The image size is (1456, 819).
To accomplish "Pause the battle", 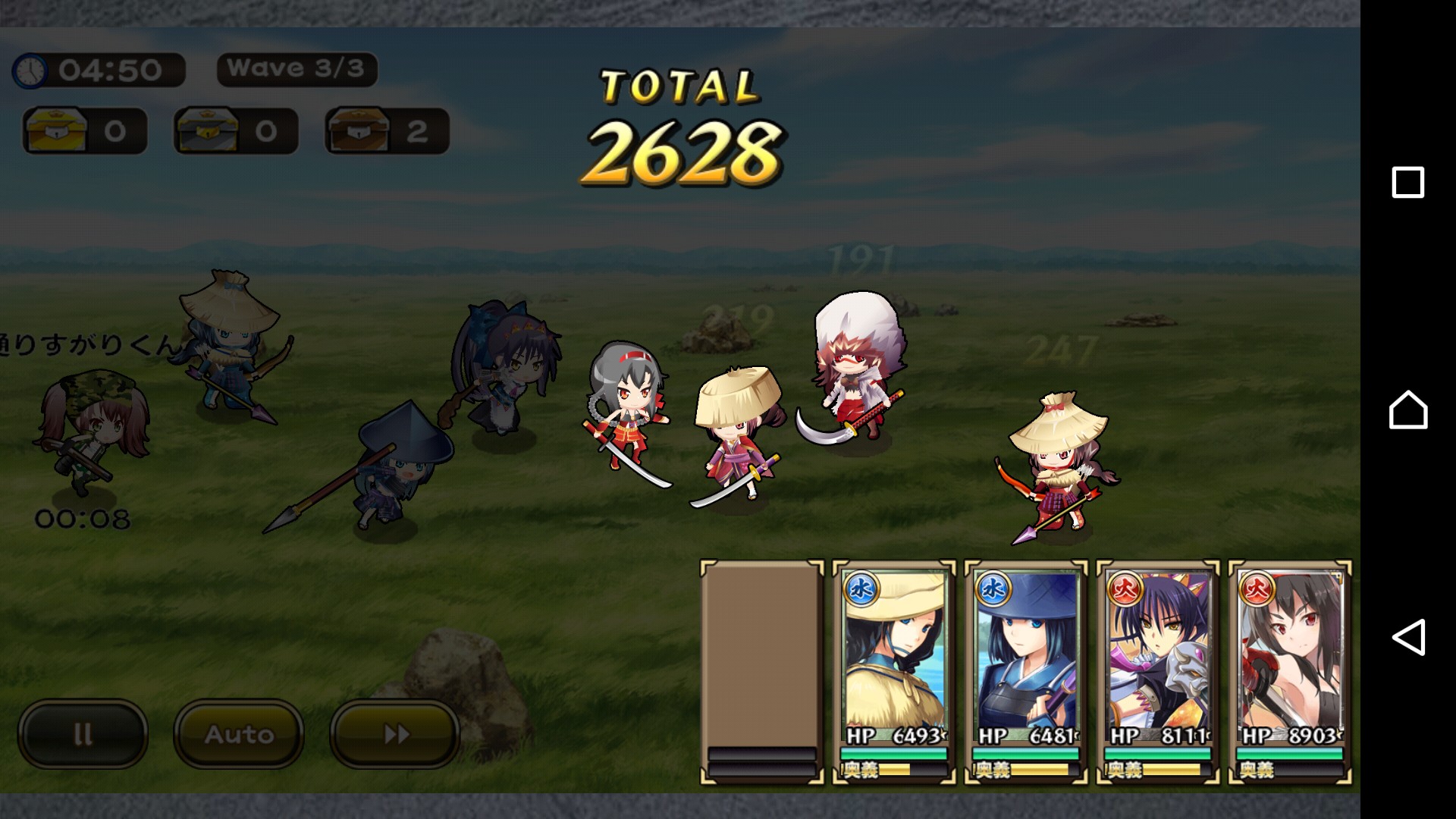I will pyautogui.click(x=83, y=733).
